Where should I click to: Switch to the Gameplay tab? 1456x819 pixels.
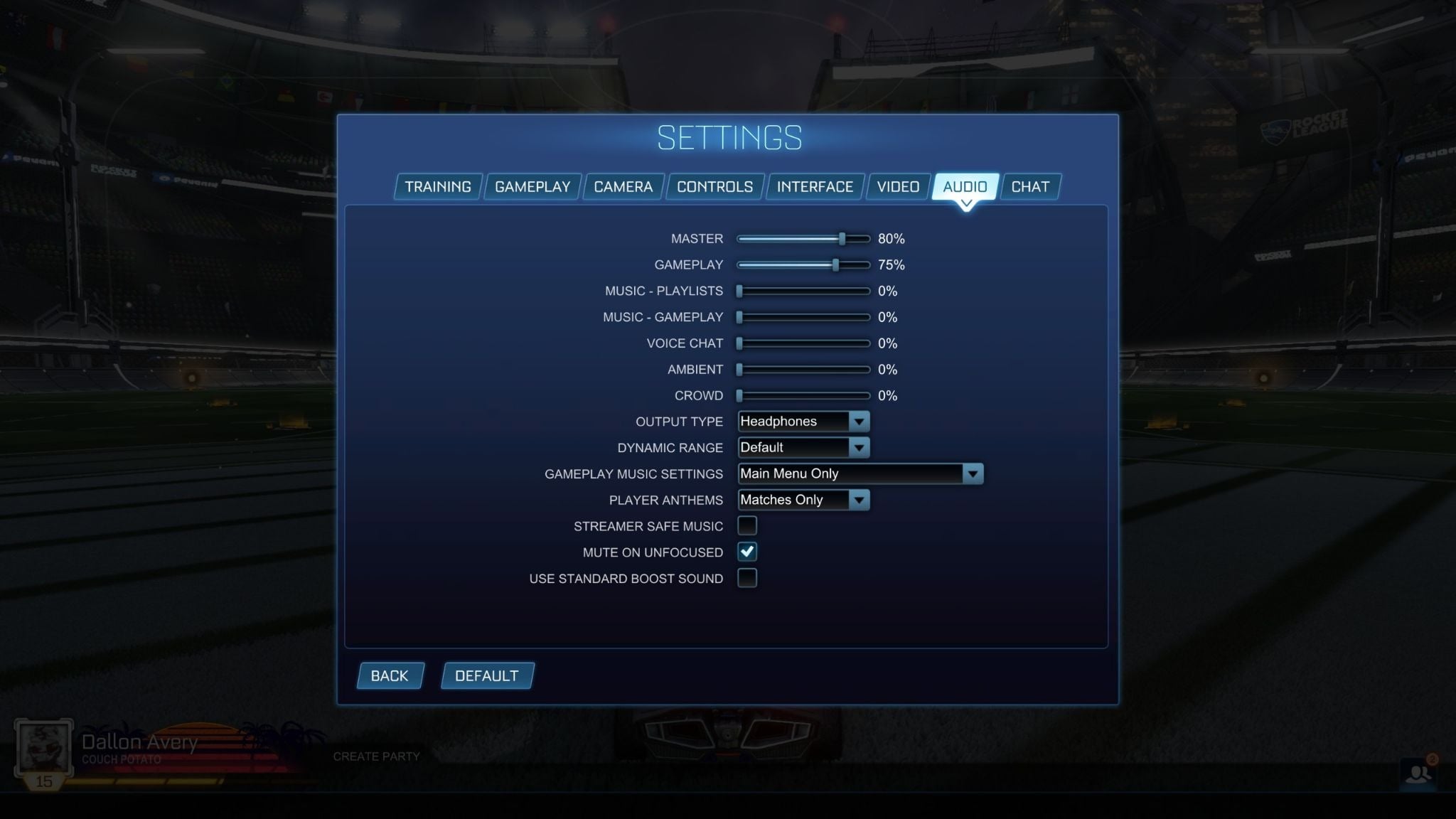532,186
